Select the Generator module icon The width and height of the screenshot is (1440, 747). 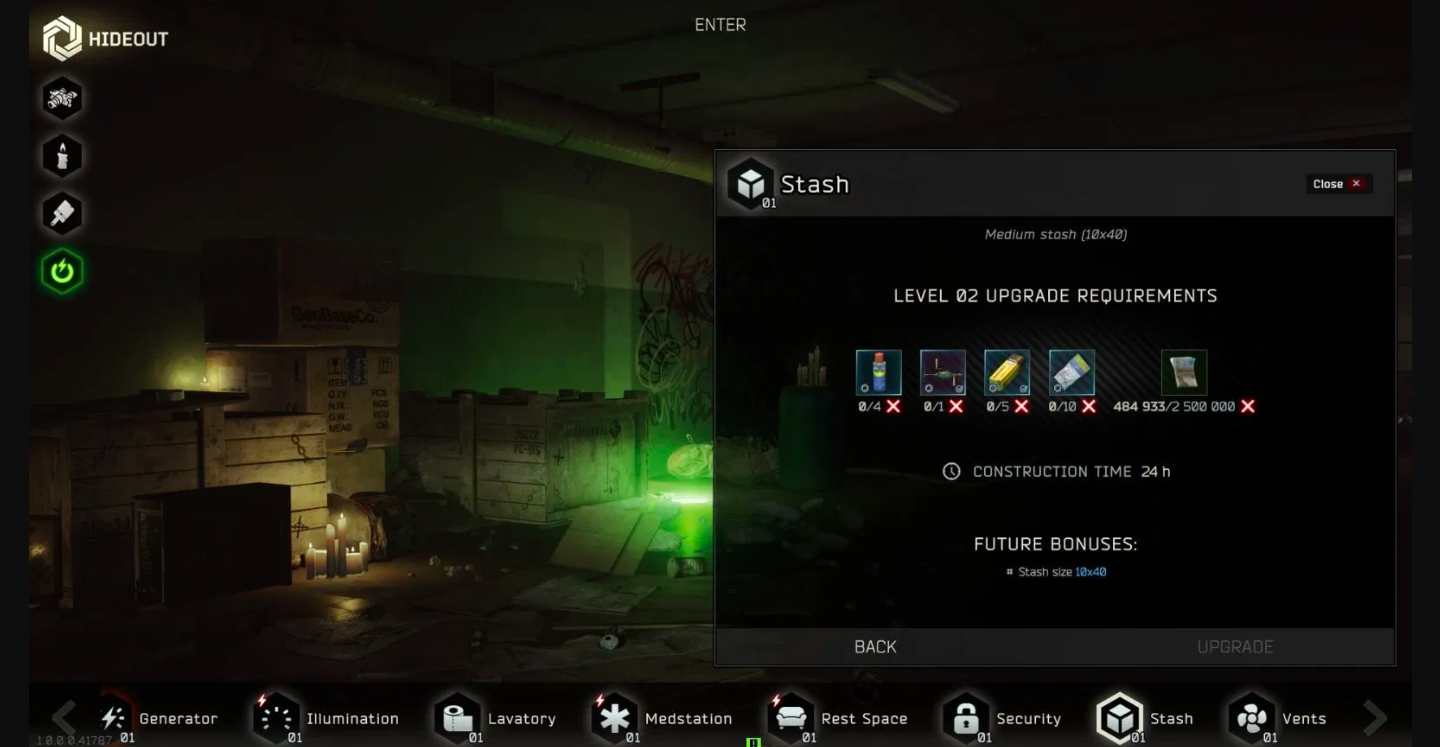113,718
